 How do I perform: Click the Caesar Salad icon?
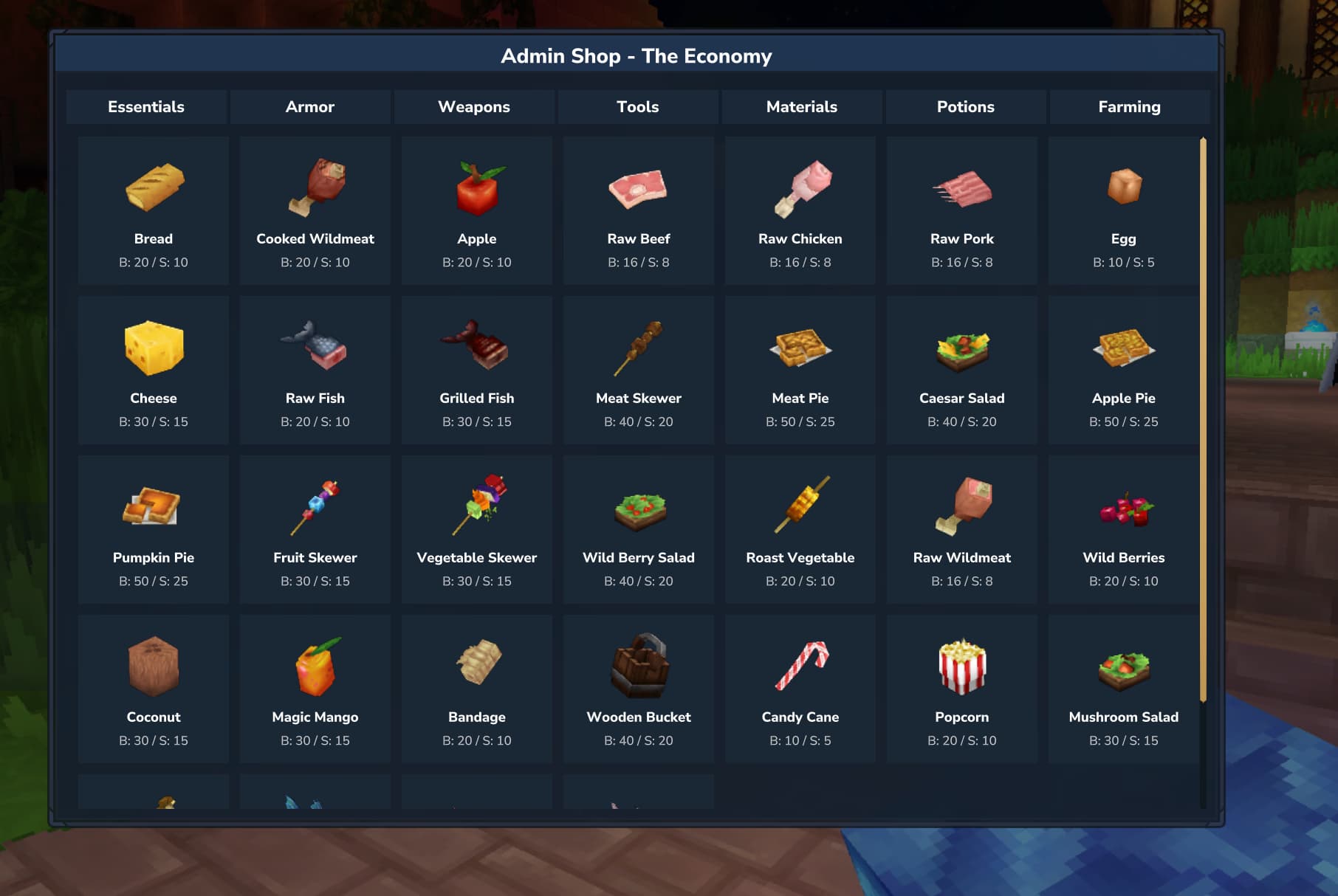(961, 347)
